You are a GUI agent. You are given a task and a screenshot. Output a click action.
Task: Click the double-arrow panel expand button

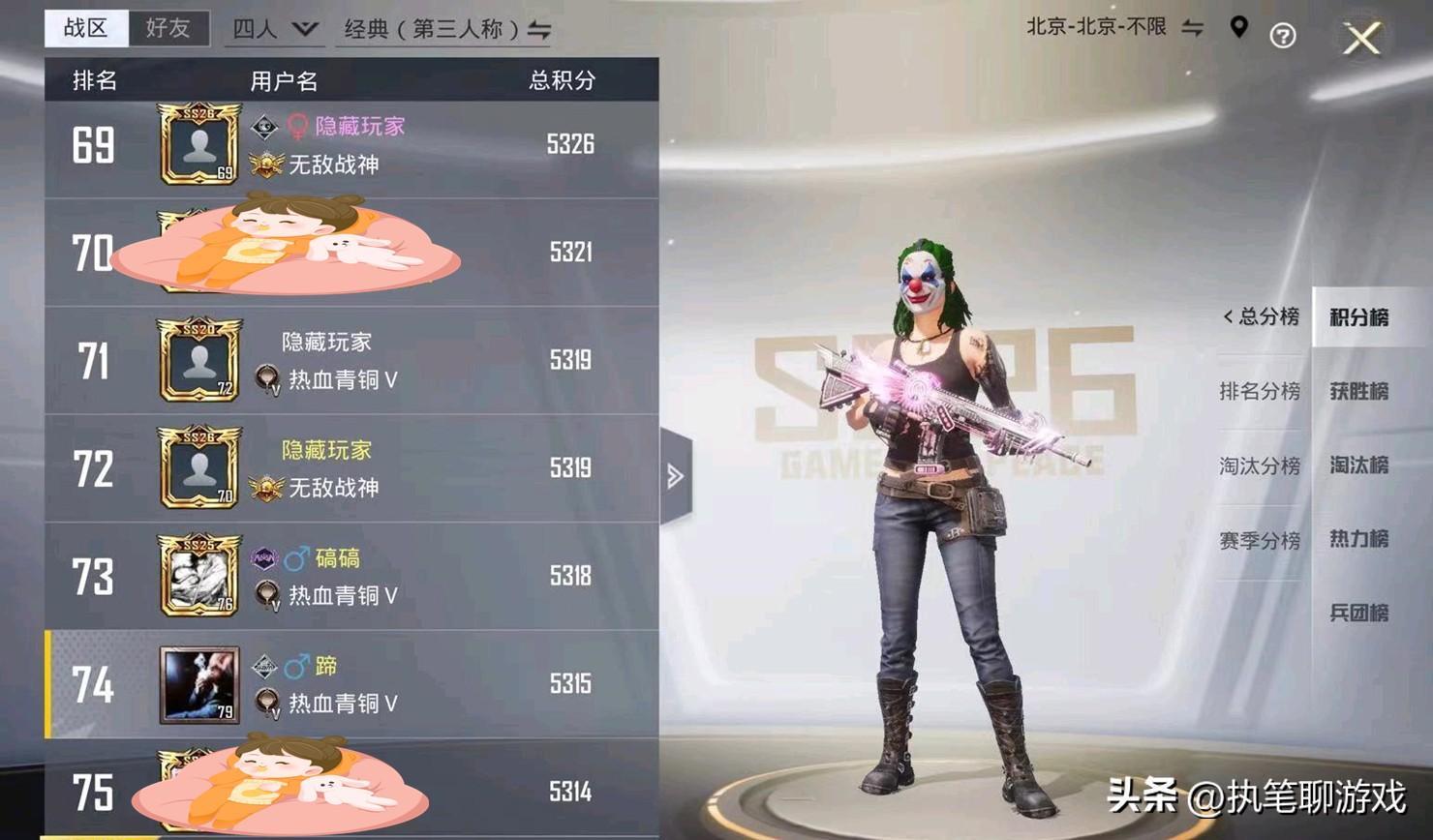676,475
